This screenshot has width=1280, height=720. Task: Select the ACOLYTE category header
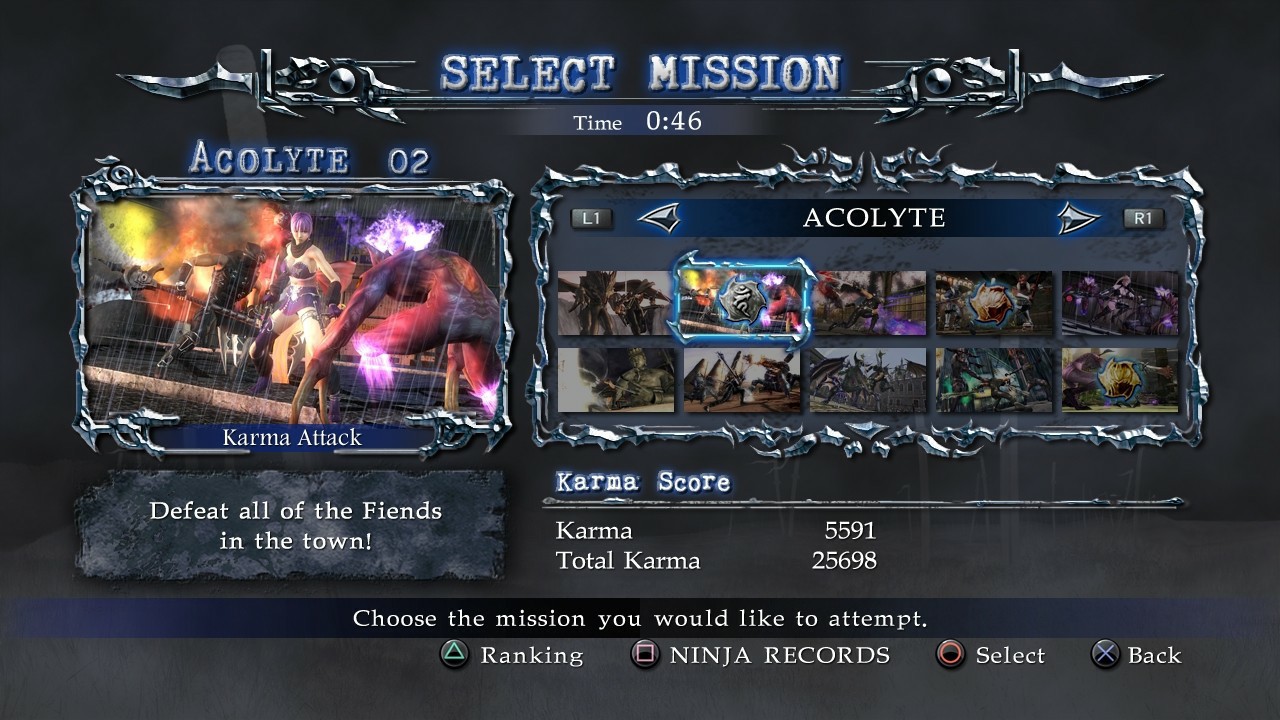pos(875,217)
